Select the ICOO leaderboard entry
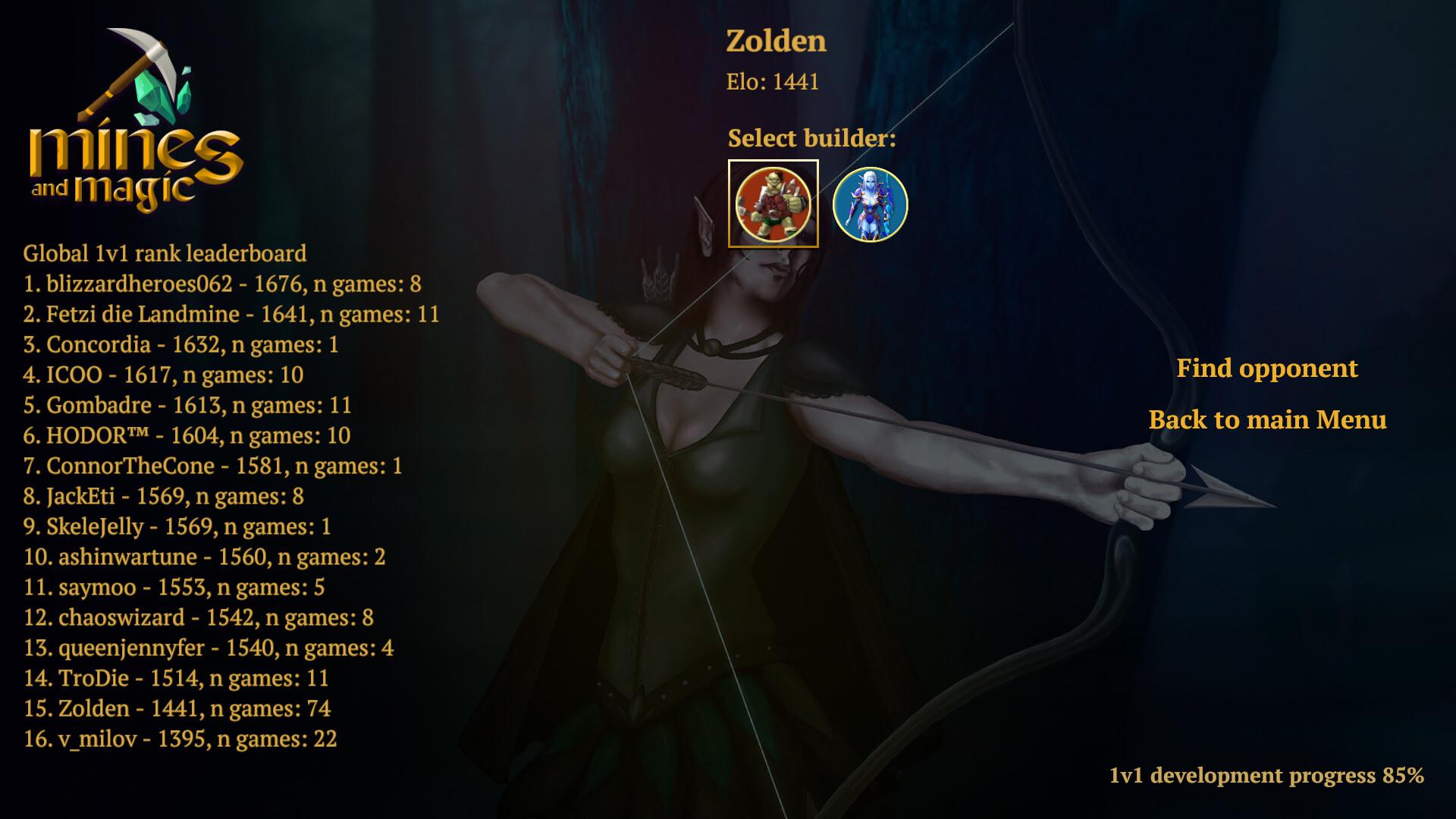 click(163, 375)
